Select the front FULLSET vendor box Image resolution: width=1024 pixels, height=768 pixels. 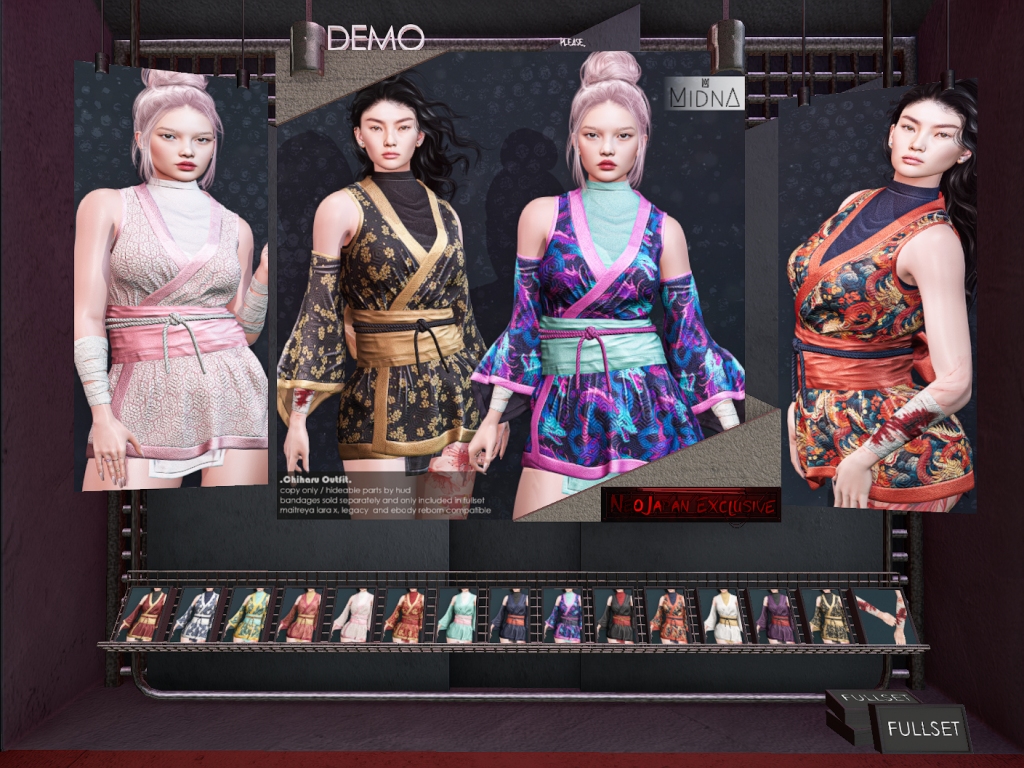coord(922,728)
